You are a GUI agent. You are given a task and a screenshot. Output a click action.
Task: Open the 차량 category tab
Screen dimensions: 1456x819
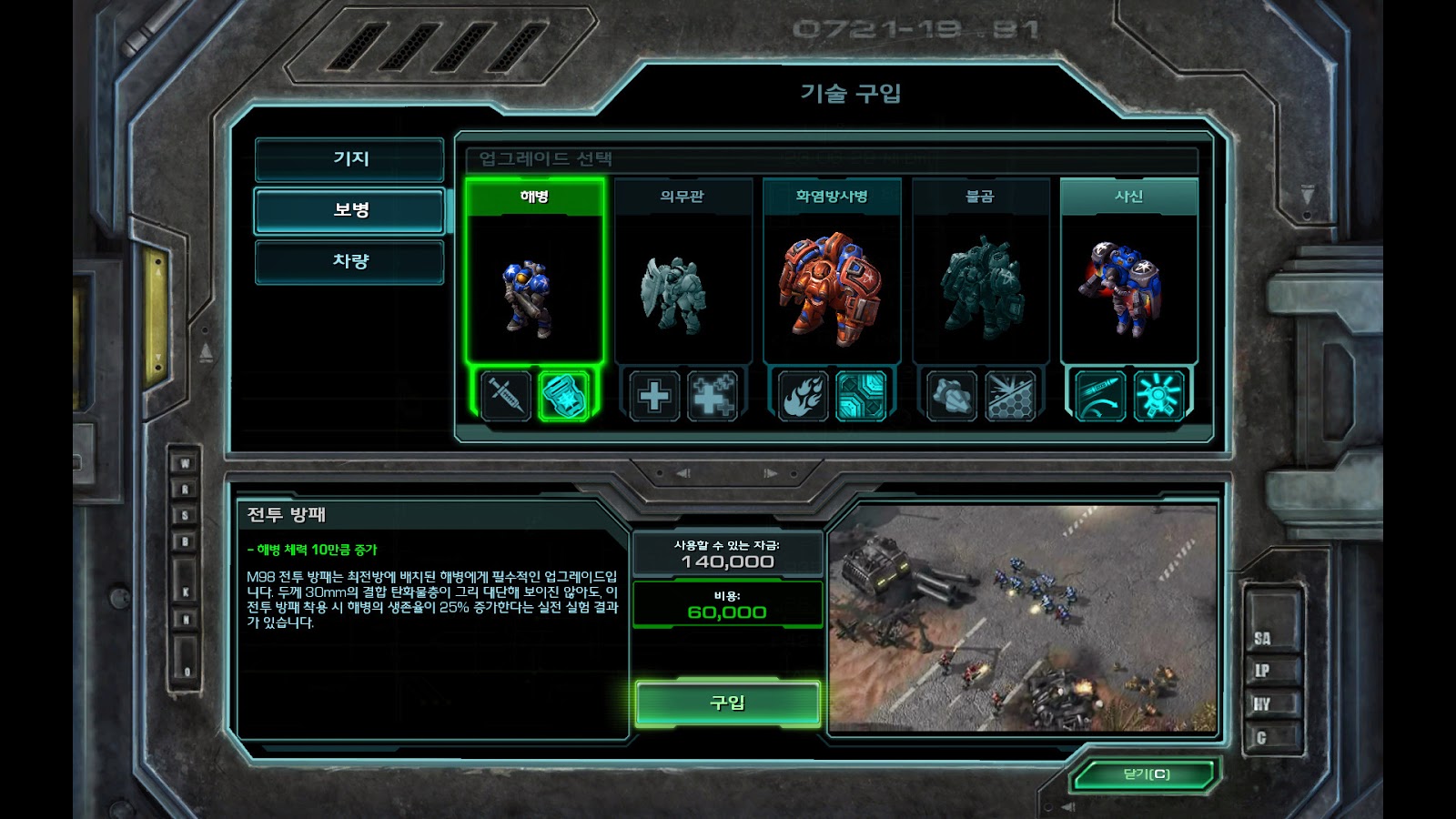349,262
